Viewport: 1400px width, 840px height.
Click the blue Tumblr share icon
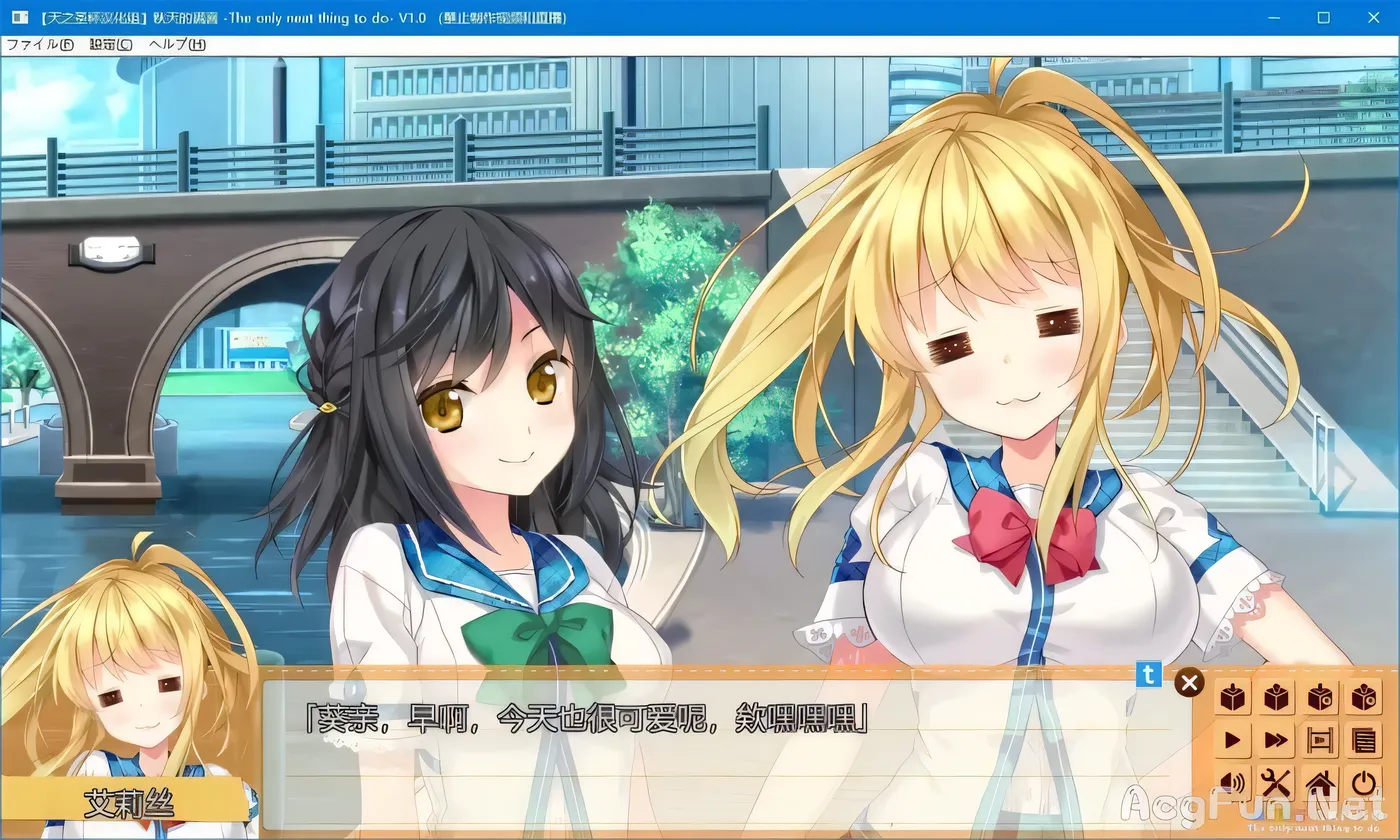point(1147,676)
